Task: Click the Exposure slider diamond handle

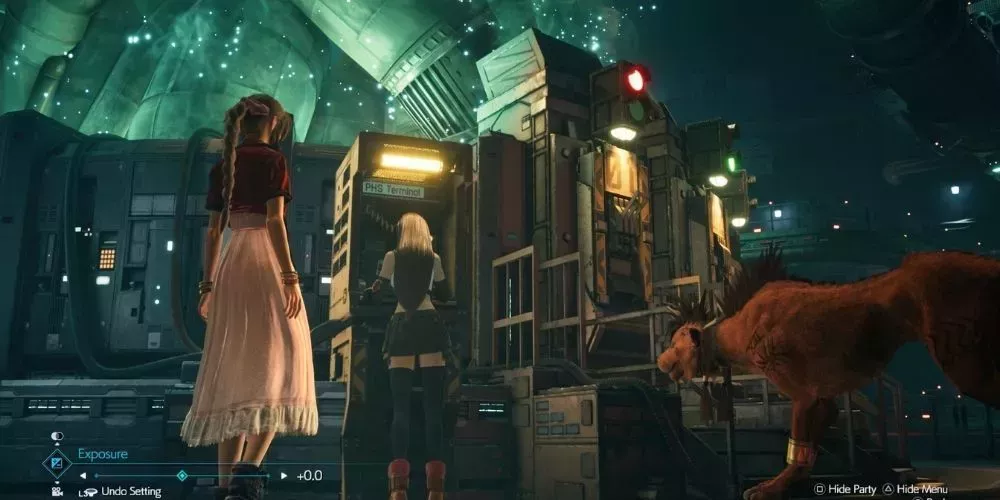Action: [x=182, y=476]
